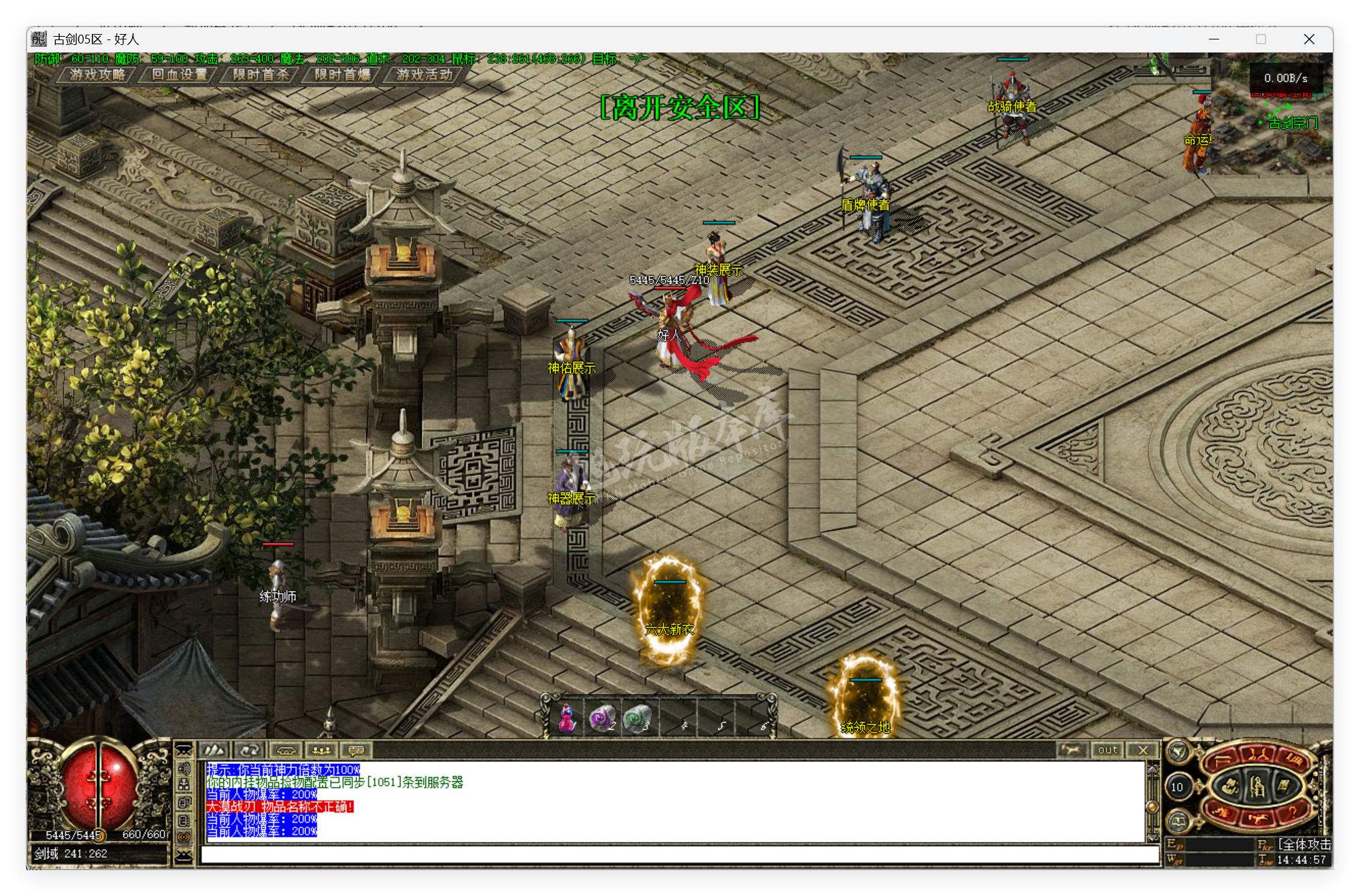Open the minimap mountain icon on chat toolbar
The height and width of the screenshot is (896, 1360).
coord(214,751)
